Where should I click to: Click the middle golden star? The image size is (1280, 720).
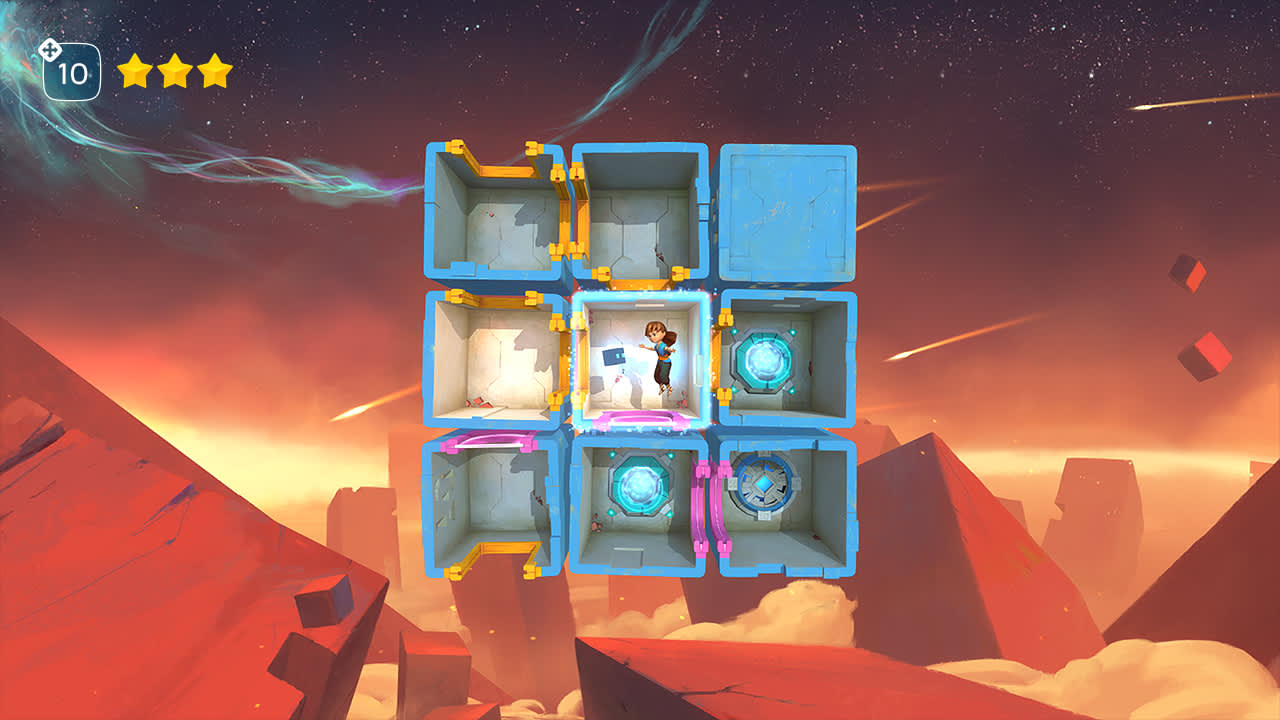point(173,70)
